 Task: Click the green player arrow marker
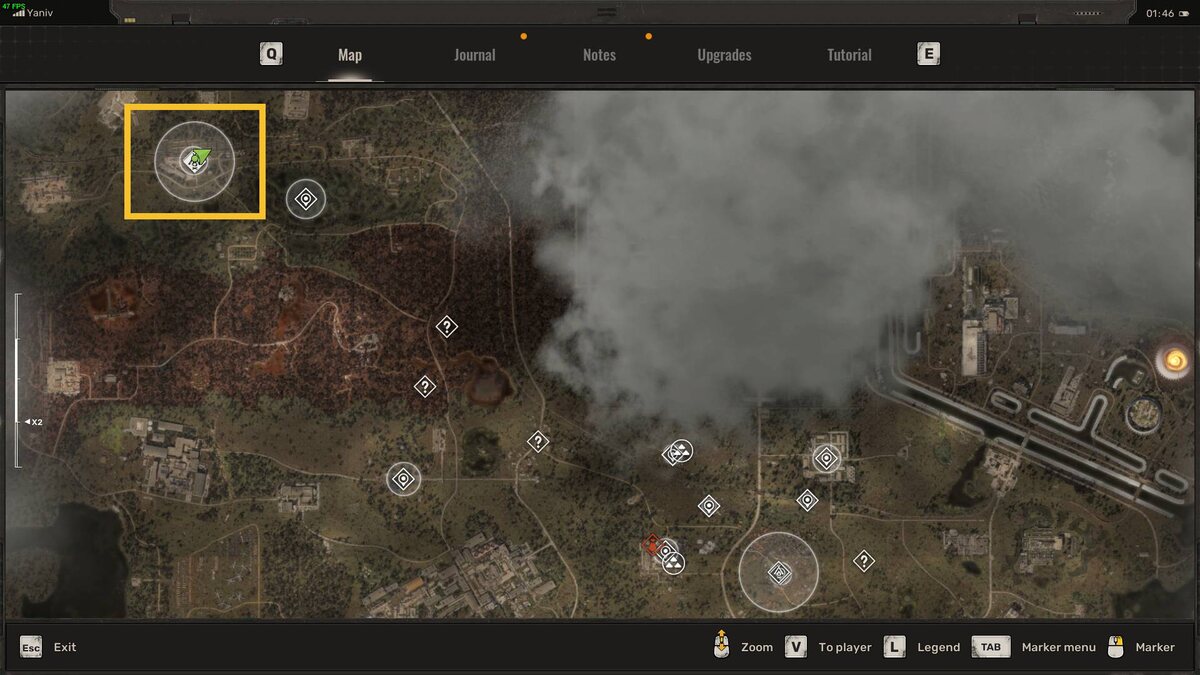pyautogui.click(x=199, y=156)
